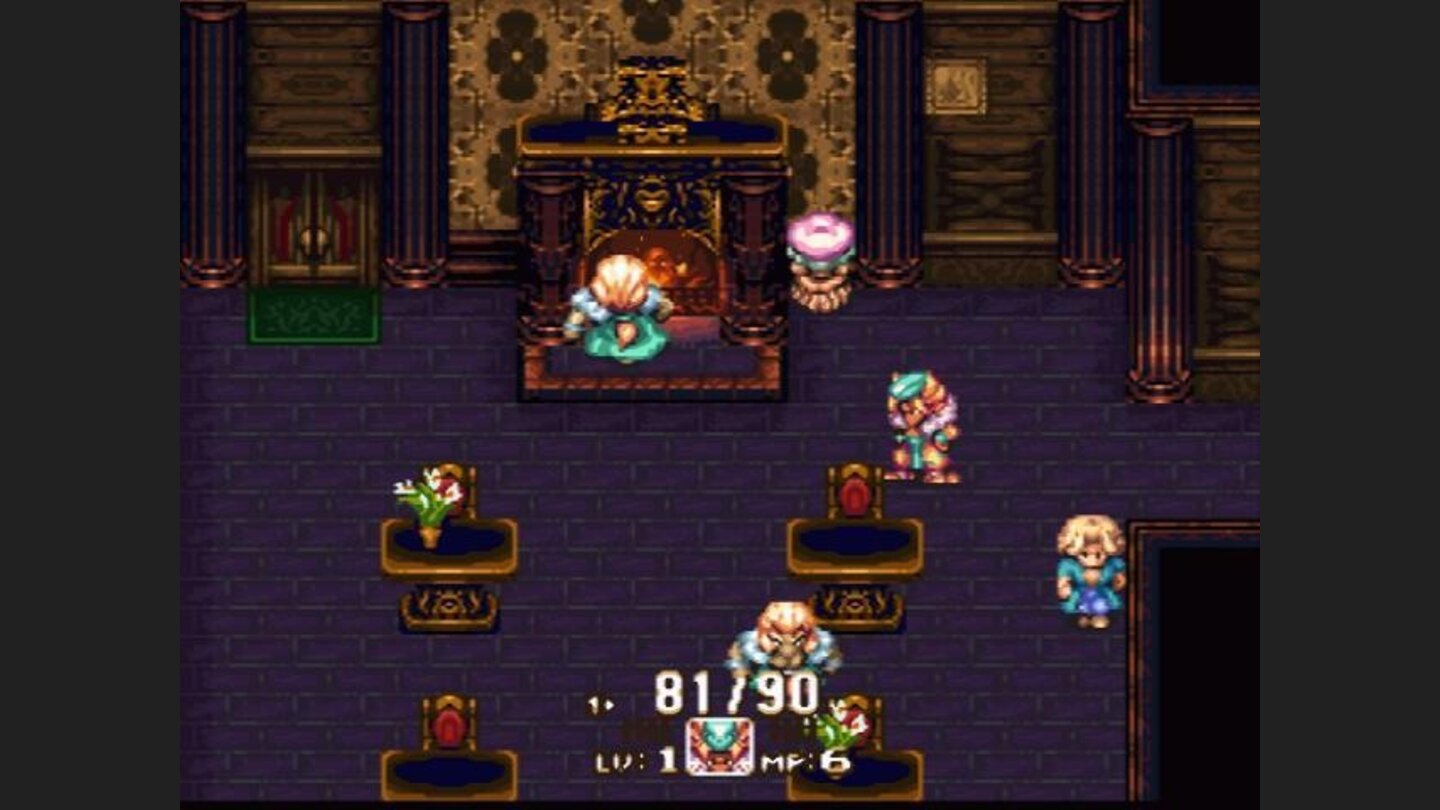This screenshot has height=810, width=1440.
Task: Talk to the woman in green by the fireplace
Action: tap(620, 310)
